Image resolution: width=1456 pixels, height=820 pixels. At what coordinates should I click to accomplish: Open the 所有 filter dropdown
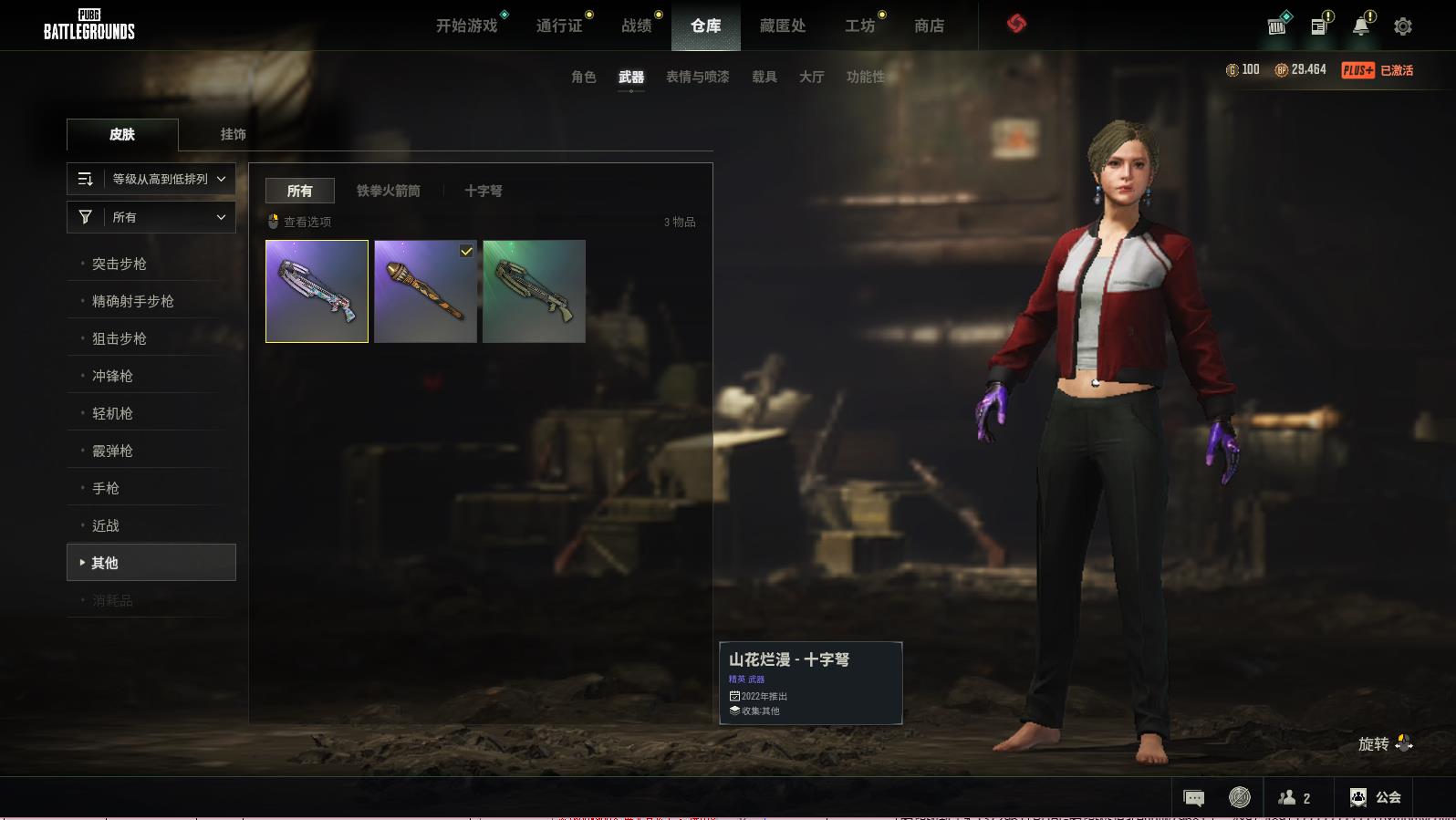point(151,217)
